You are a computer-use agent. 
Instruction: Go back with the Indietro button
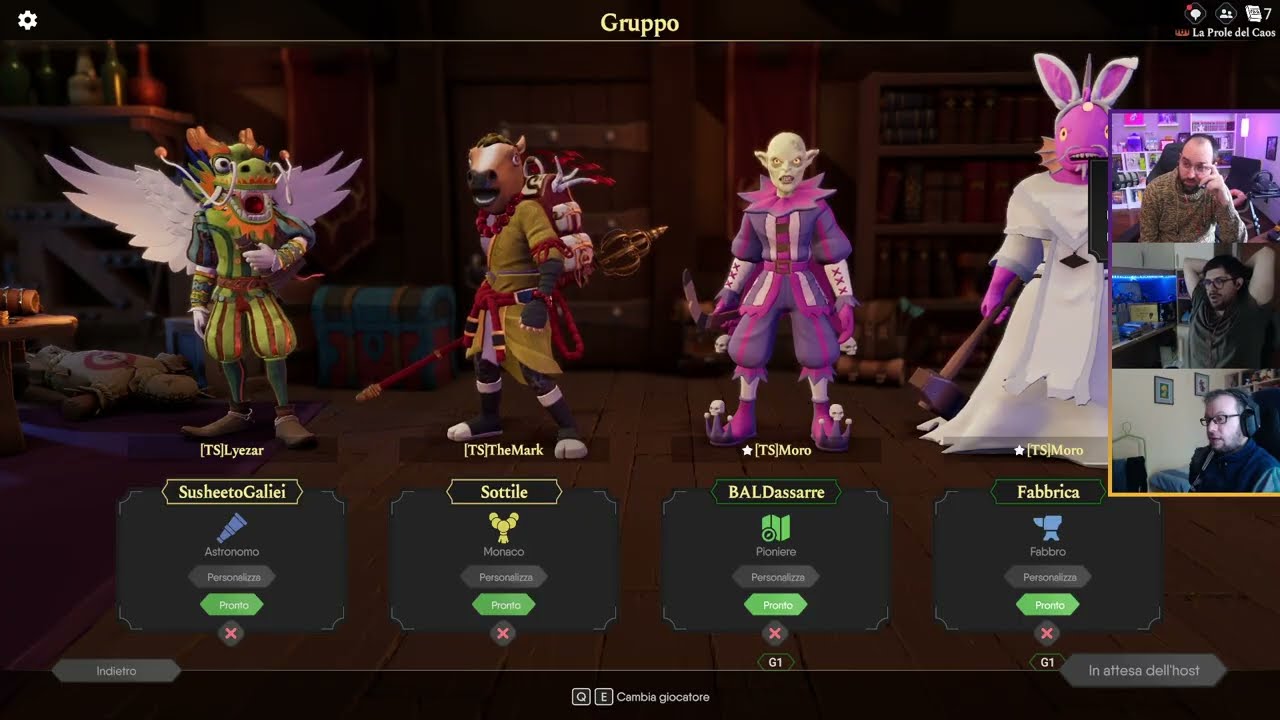click(x=116, y=671)
